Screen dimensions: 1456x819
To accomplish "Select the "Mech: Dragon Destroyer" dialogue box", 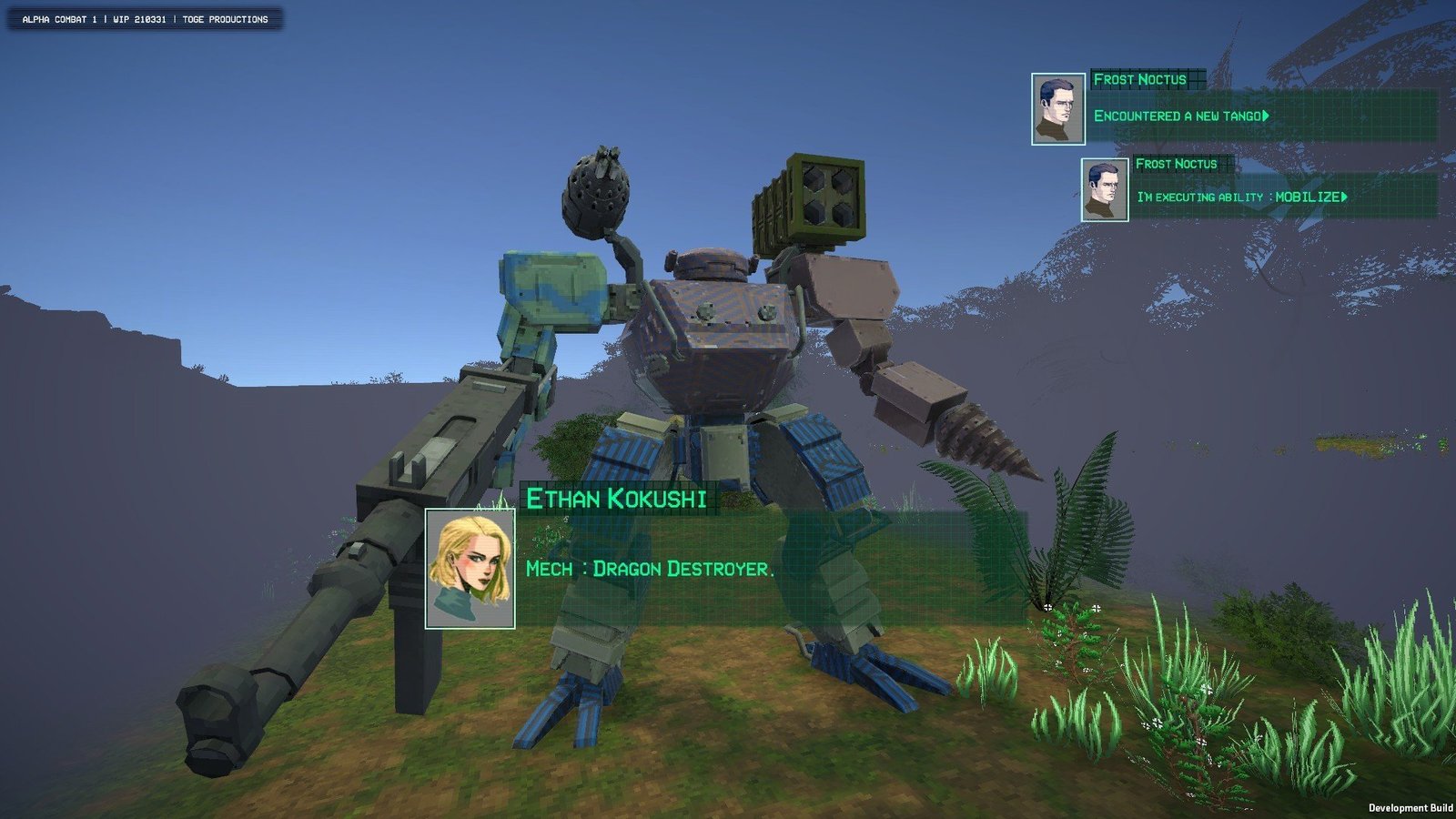I will [772, 569].
